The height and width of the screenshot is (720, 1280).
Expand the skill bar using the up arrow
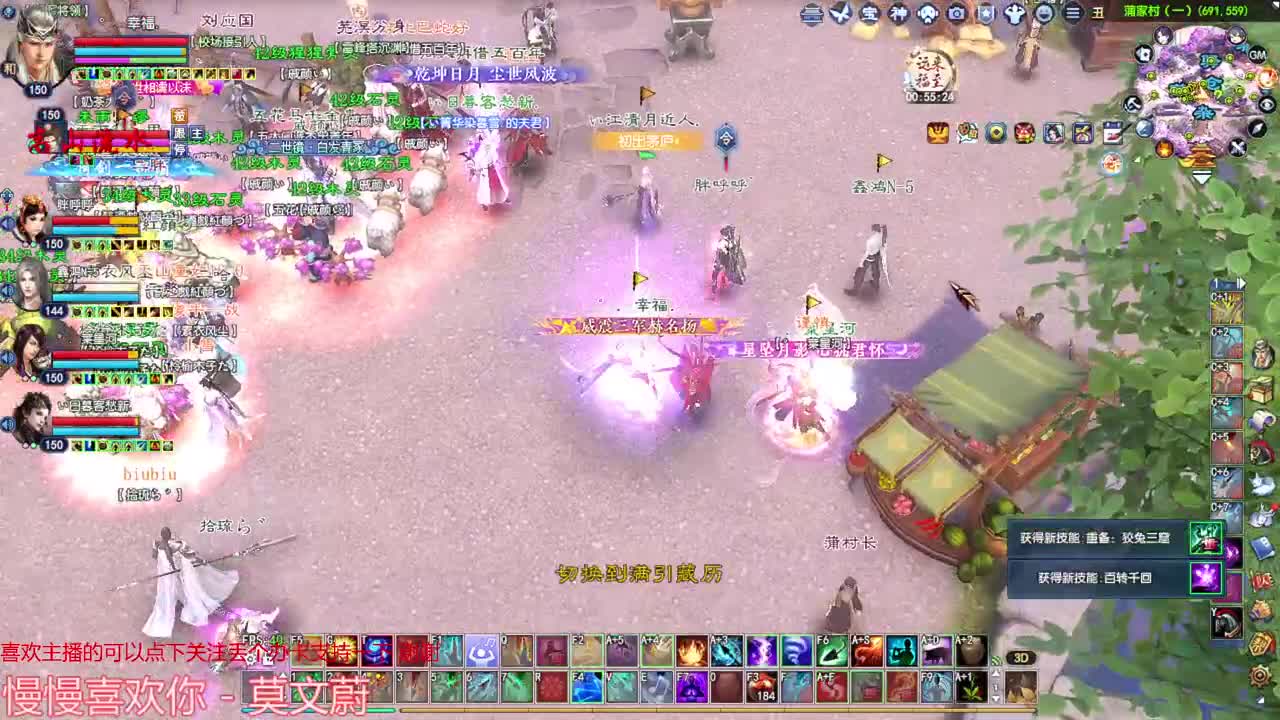(x=996, y=672)
